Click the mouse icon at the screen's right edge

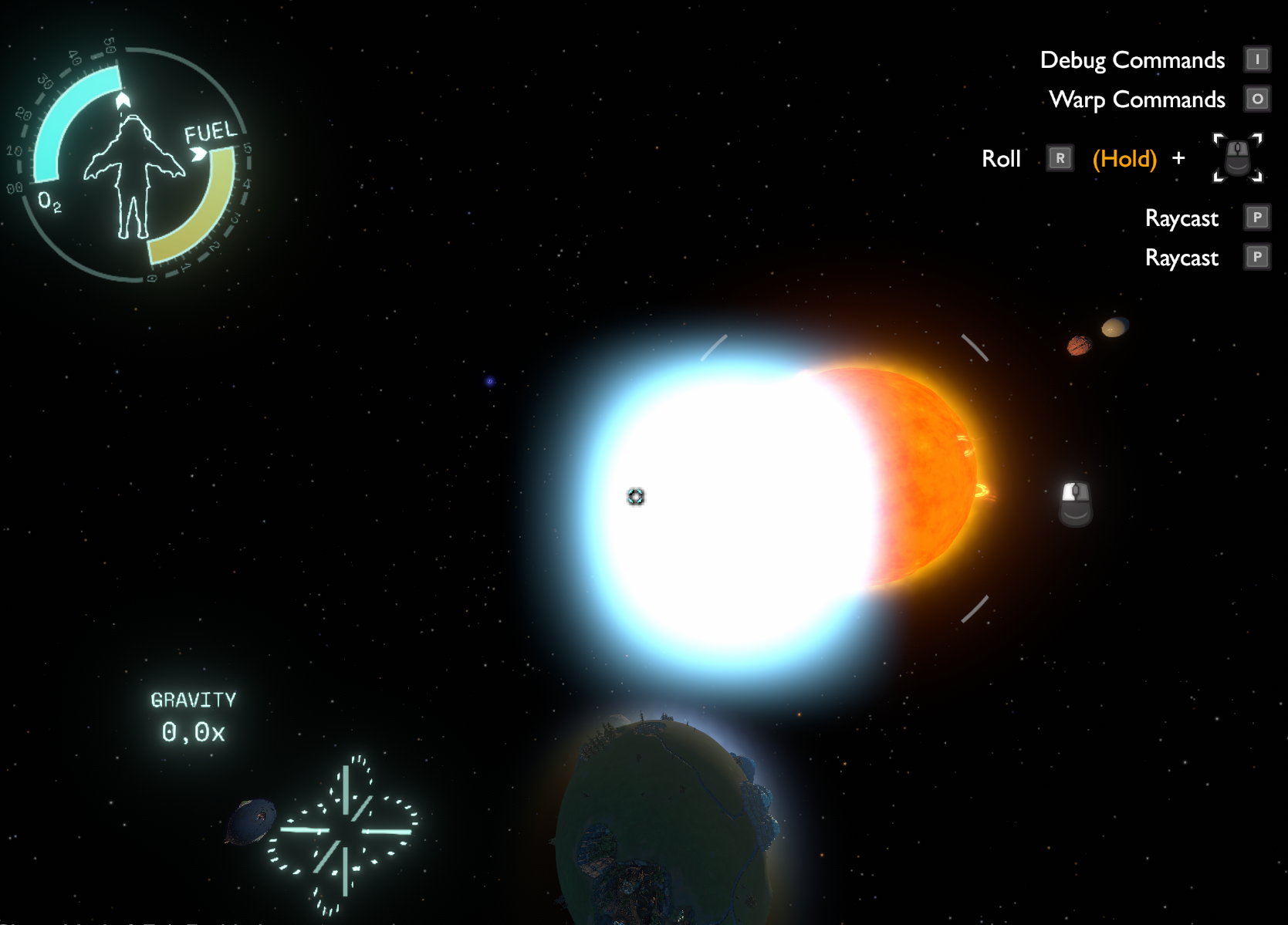pyautogui.click(x=1074, y=505)
